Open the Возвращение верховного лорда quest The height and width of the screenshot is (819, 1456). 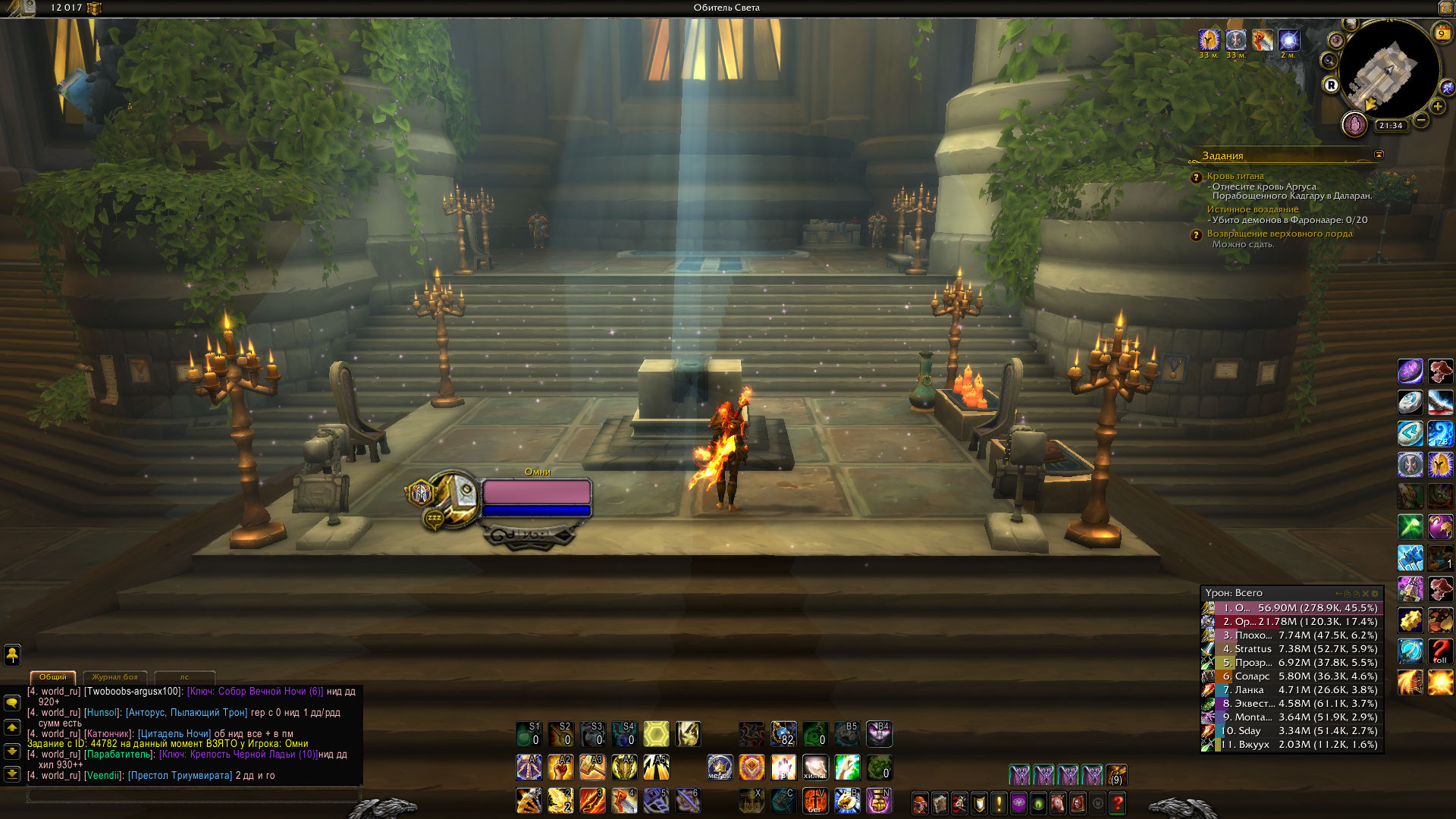click(1279, 234)
